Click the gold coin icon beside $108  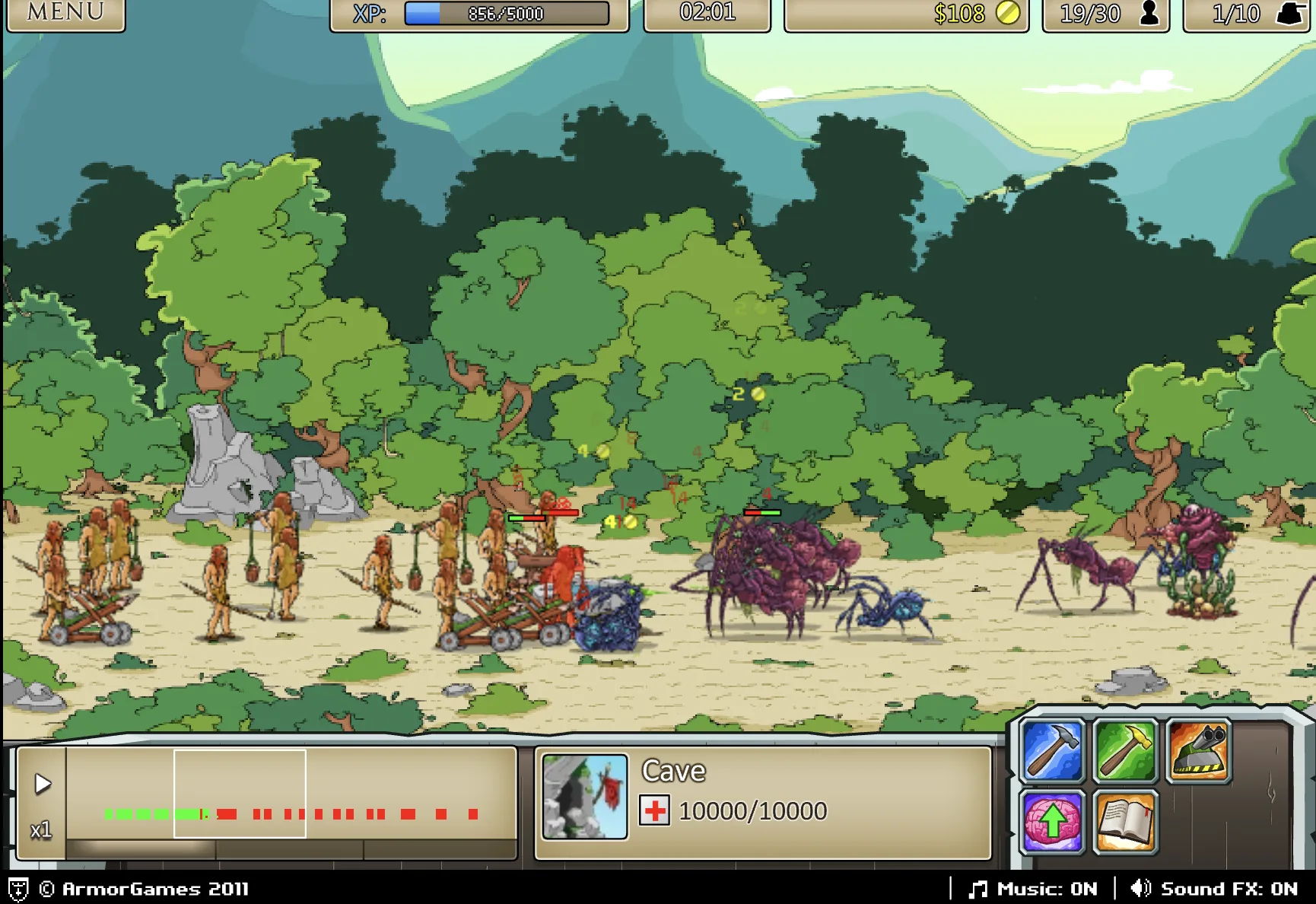1007,14
